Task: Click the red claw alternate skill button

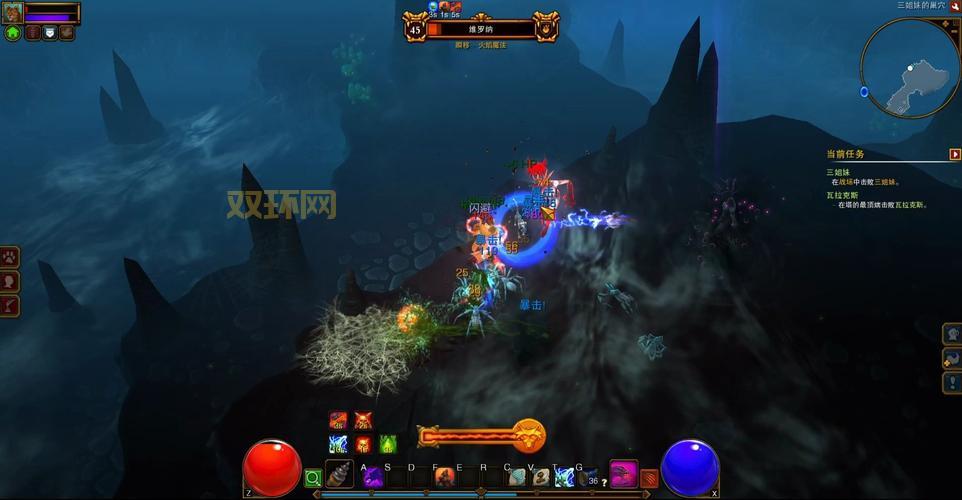Action: pos(649,478)
